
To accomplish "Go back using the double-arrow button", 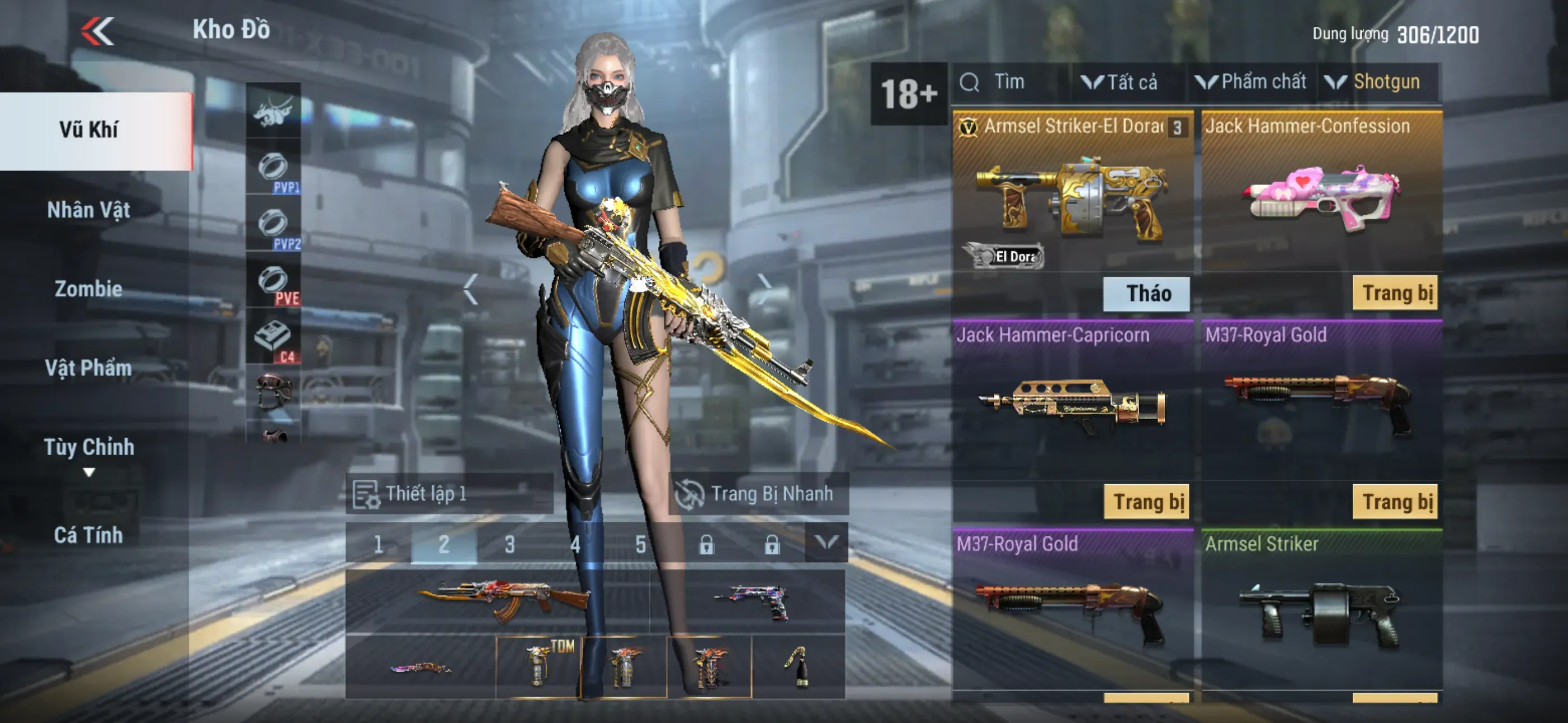I will tap(98, 31).
